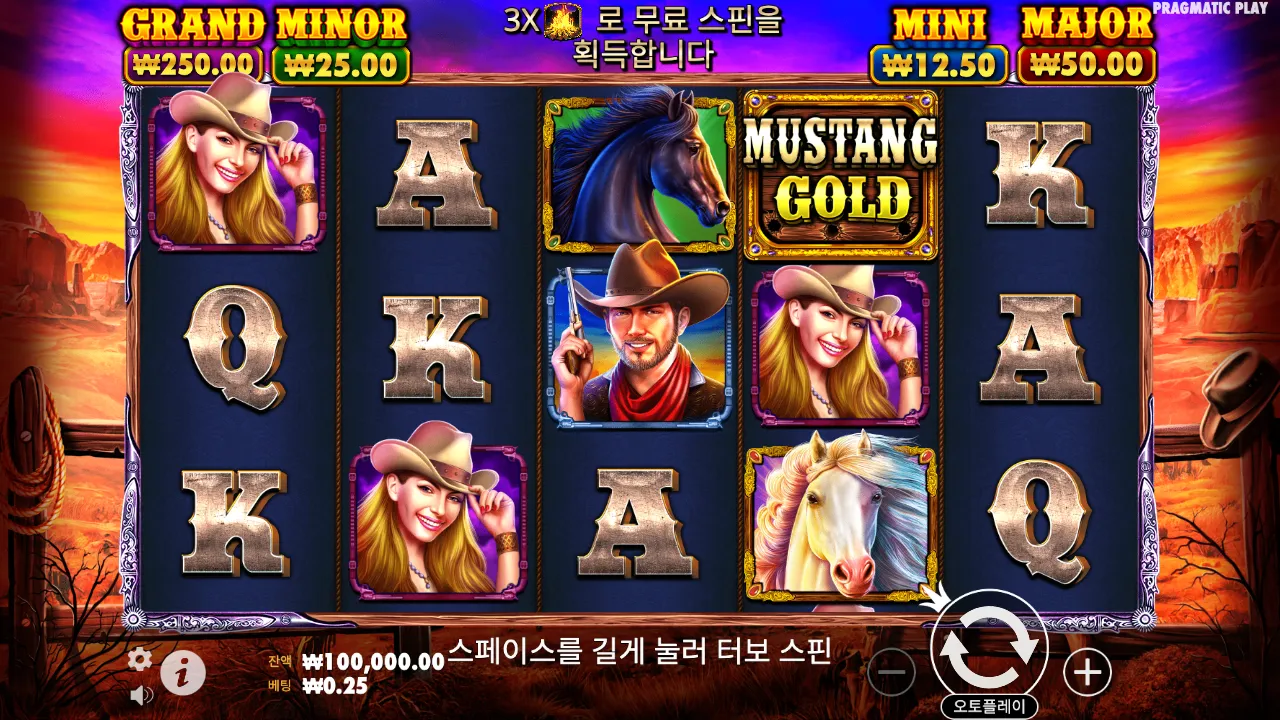Click the black horse symbol on reel three
This screenshot has width=1280, height=720.
click(637, 172)
